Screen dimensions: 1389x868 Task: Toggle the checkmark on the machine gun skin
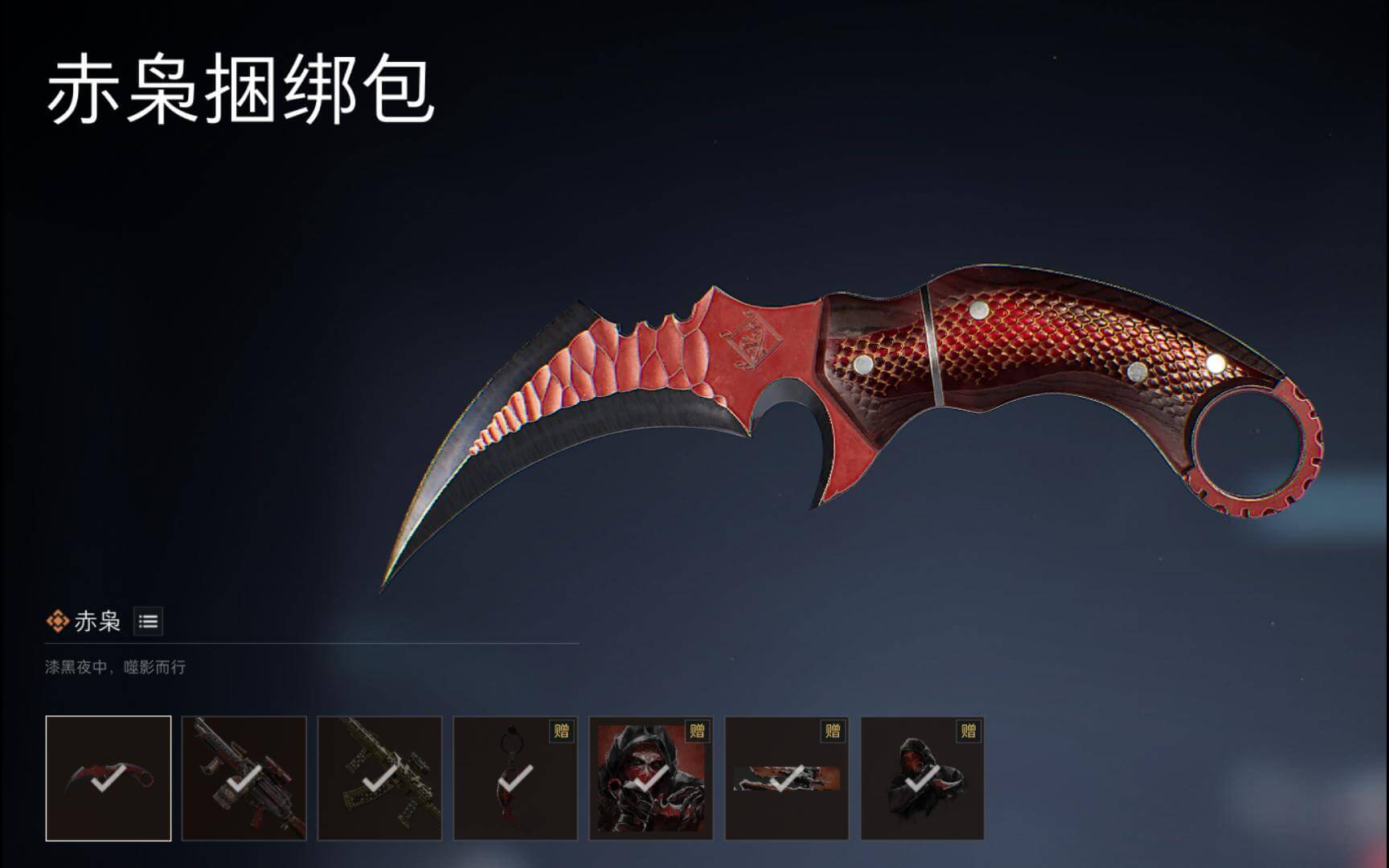244,778
